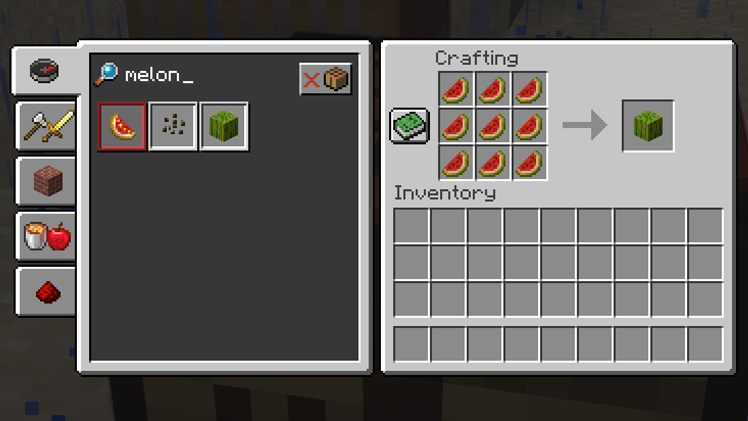Close the green recipe book

409,126
